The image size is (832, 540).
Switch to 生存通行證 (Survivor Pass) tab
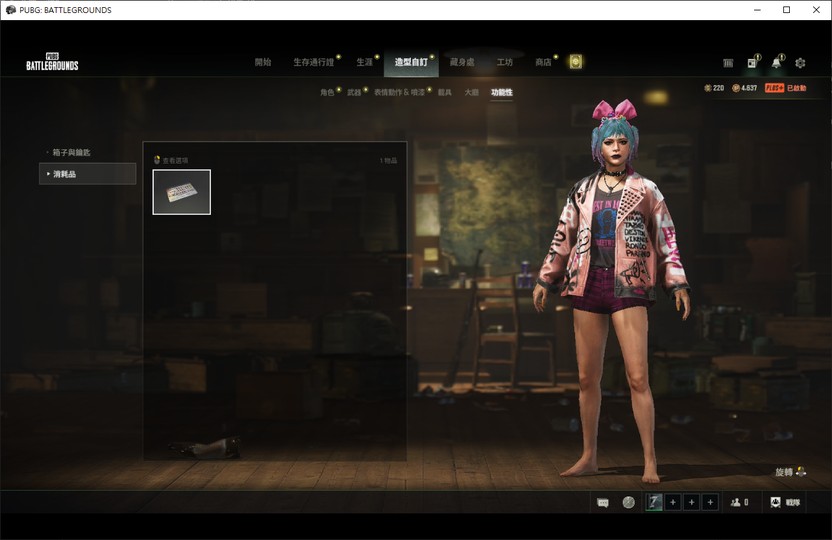click(x=313, y=62)
